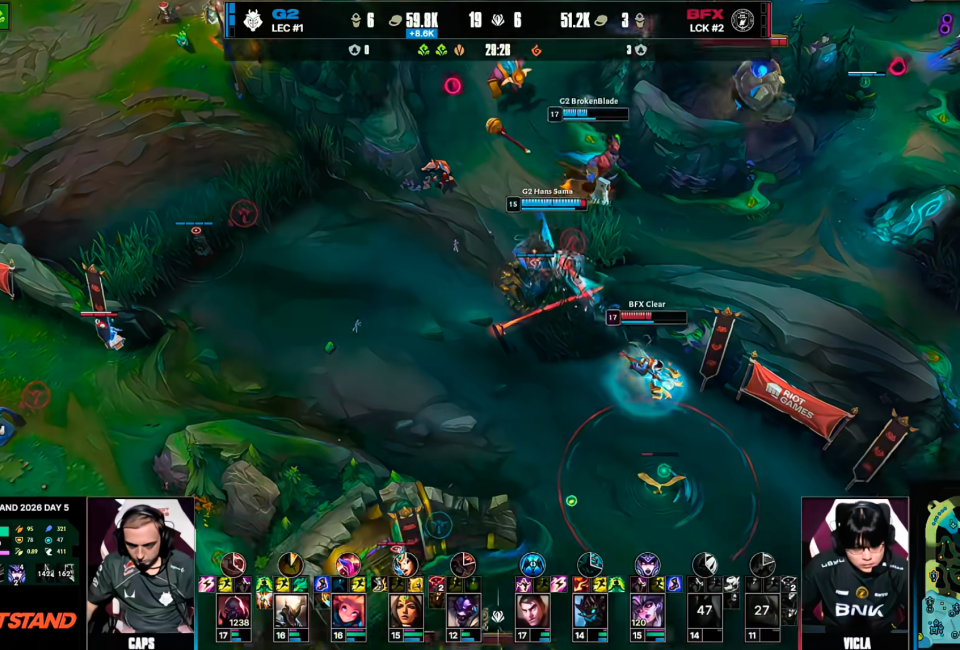The image size is (960, 650).
Task: Select Zoe's champion portrait
Action: click(349, 610)
